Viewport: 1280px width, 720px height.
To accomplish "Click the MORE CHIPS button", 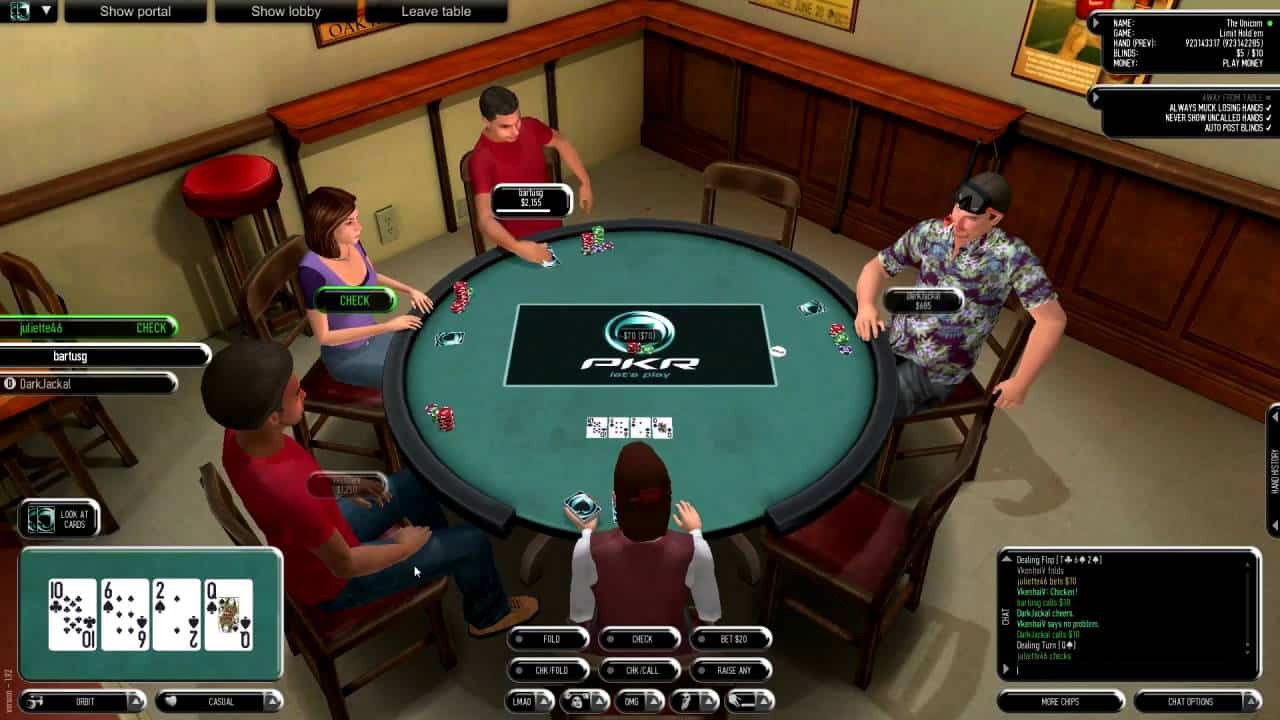I will [1062, 702].
